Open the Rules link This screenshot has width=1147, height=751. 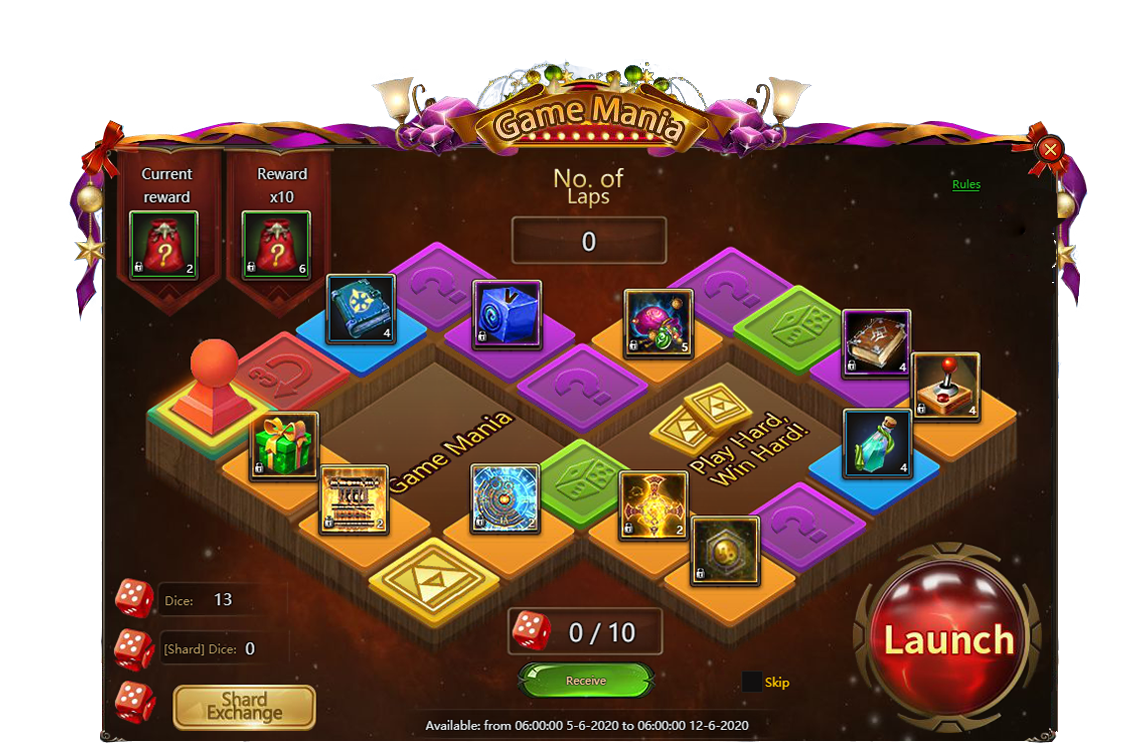(x=966, y=185)
